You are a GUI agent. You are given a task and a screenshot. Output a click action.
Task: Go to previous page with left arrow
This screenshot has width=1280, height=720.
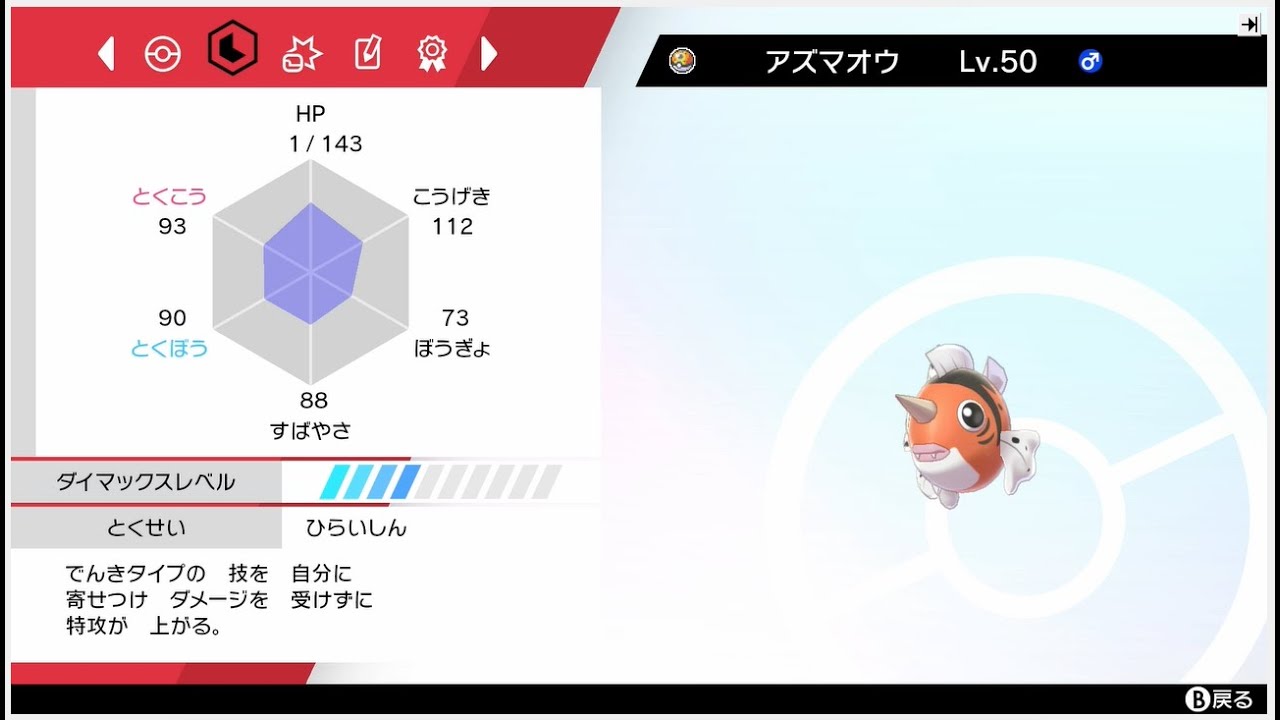point(106,52)
